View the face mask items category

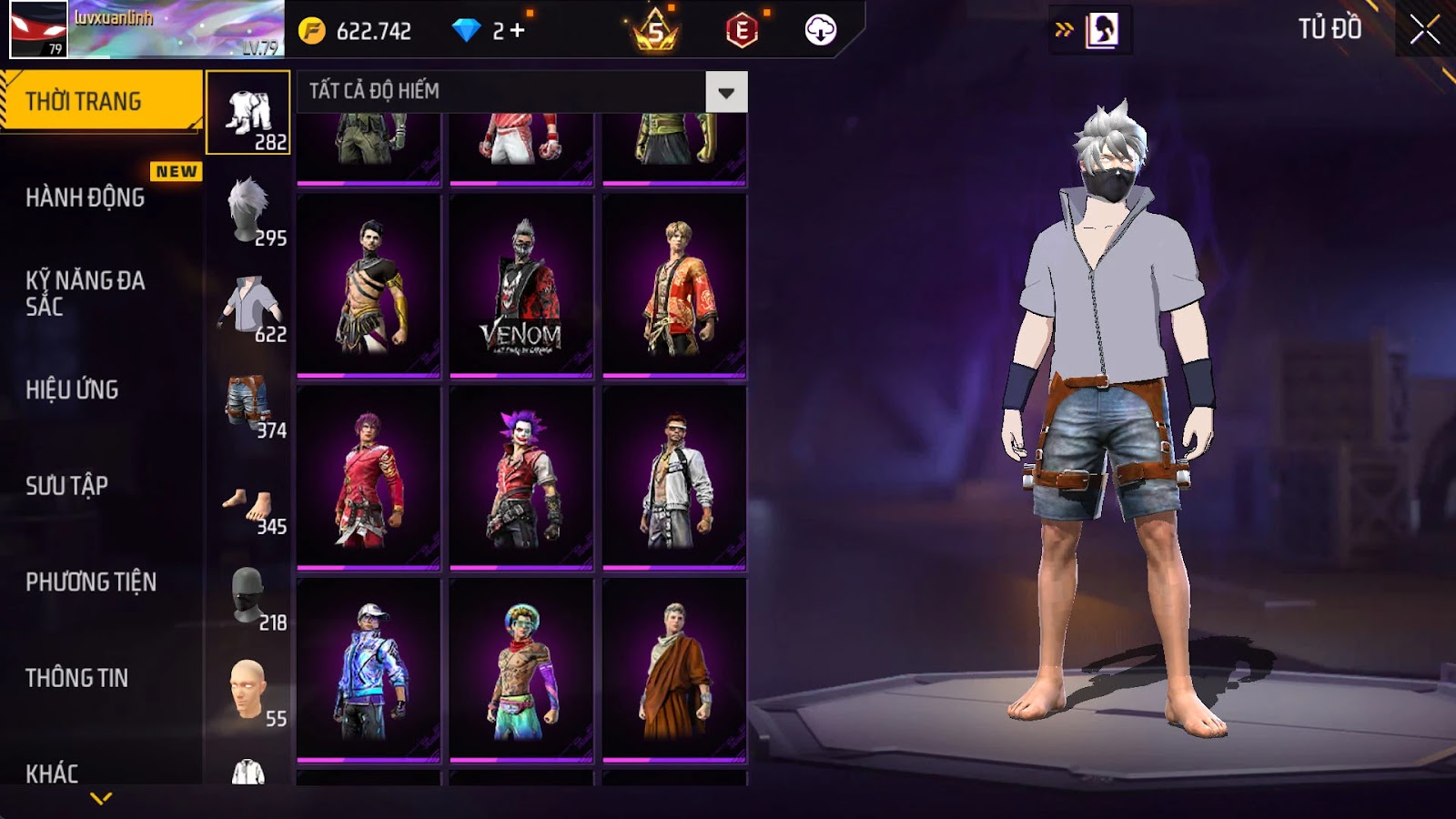[248, 598]
